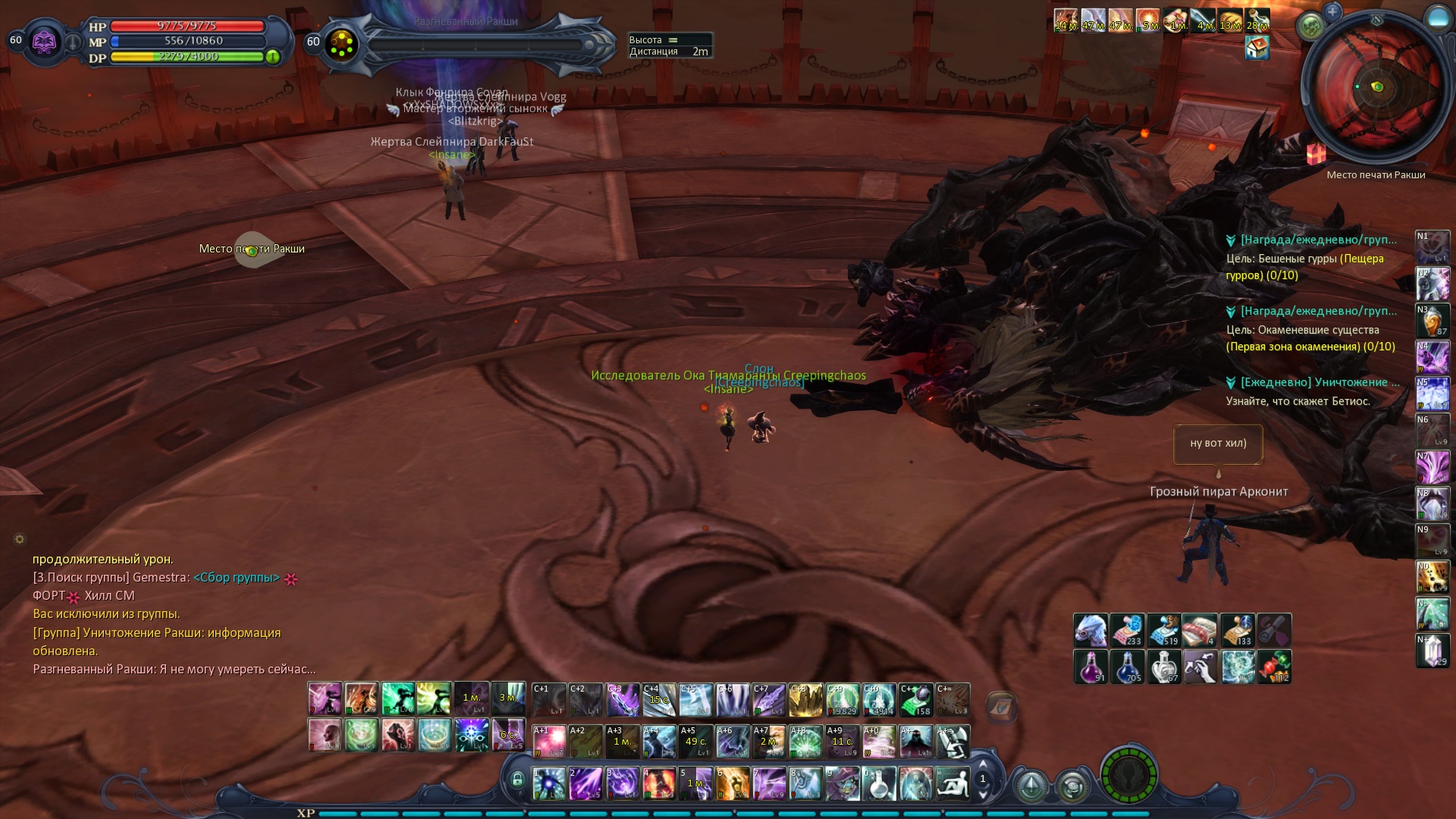
Task: Summon the white-haired pet icon
Action: [1090, 630]
